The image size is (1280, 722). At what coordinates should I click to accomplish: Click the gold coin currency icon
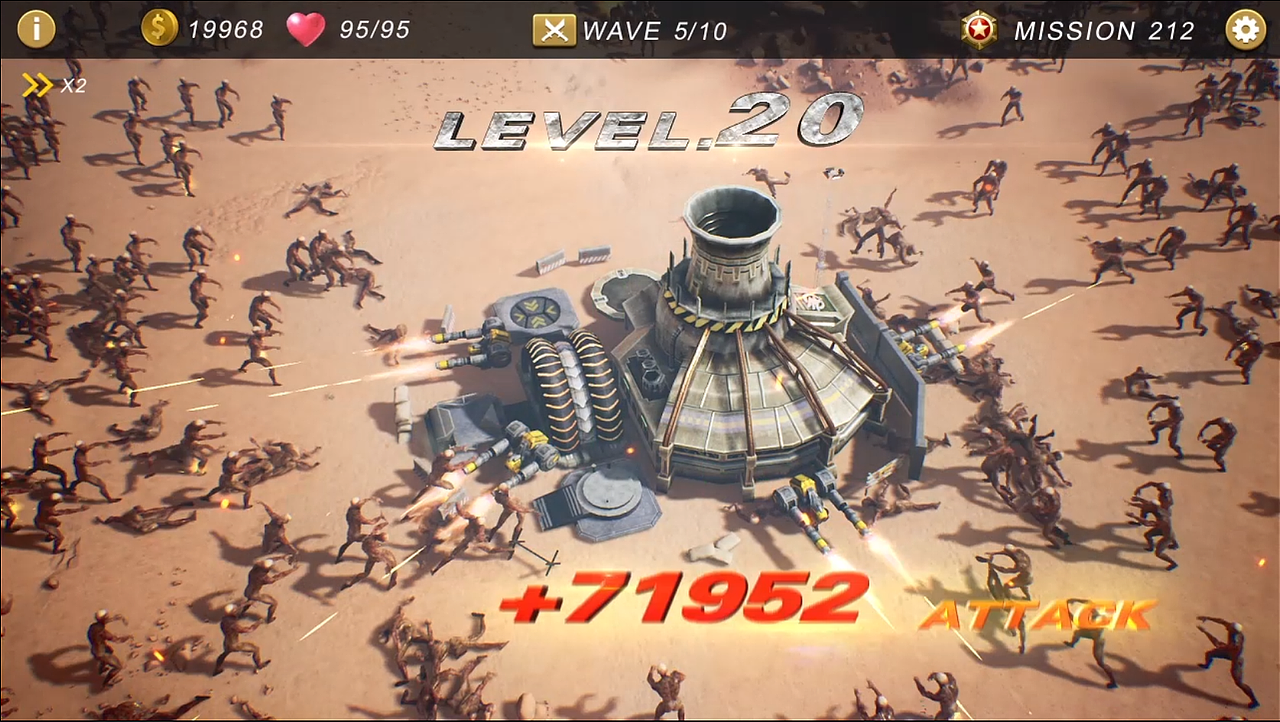[161, 28]
